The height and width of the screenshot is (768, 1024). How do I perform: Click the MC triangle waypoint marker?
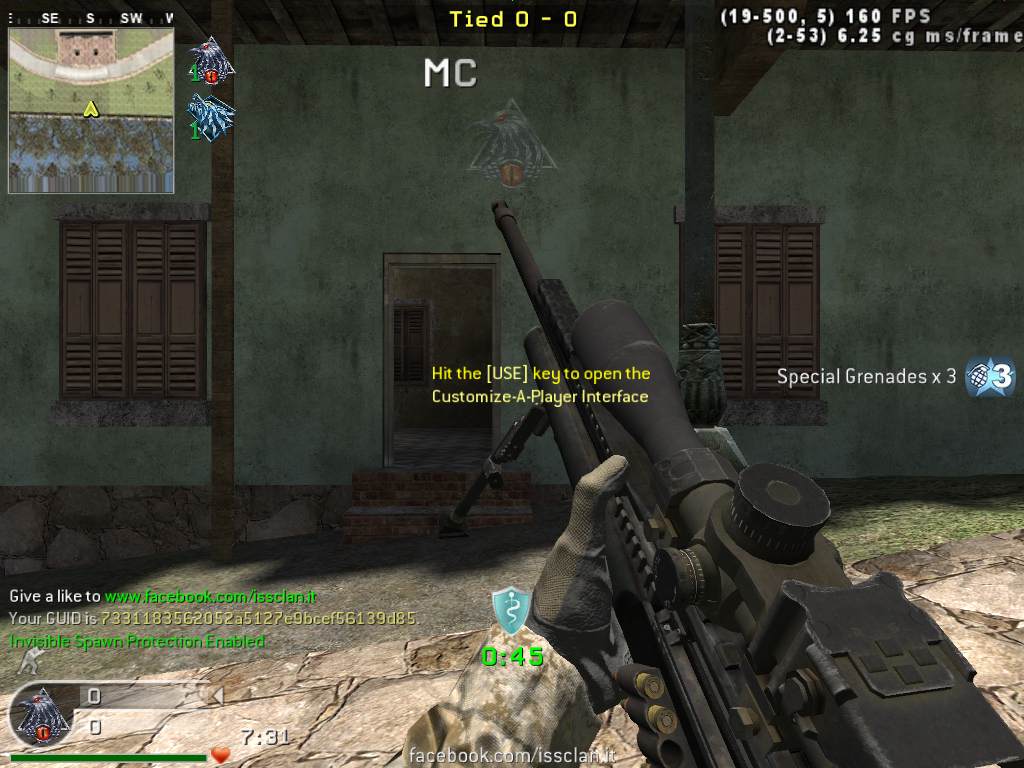(509, 141)
